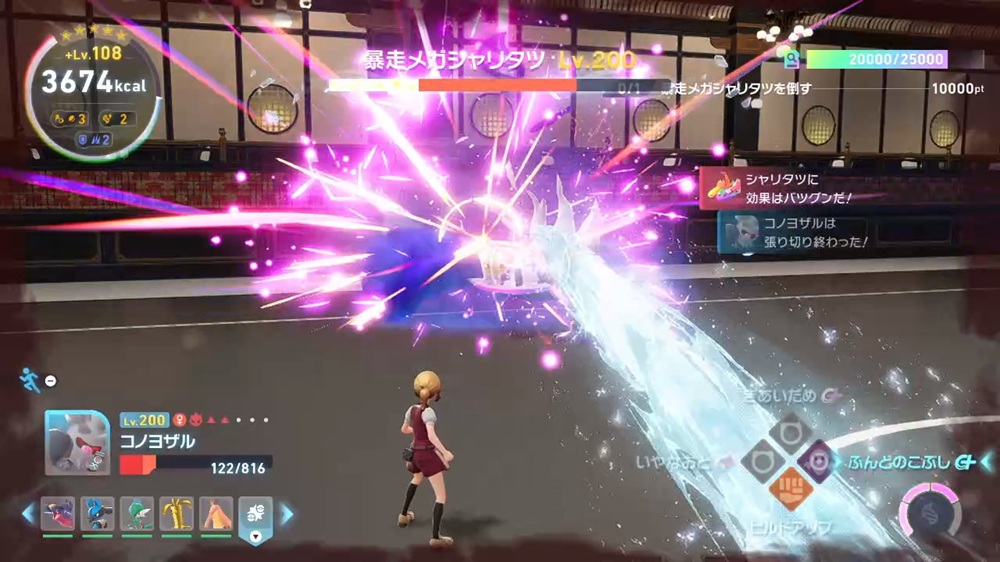Open the Poké Ball items slot
1000x562 pixels.
255,516
